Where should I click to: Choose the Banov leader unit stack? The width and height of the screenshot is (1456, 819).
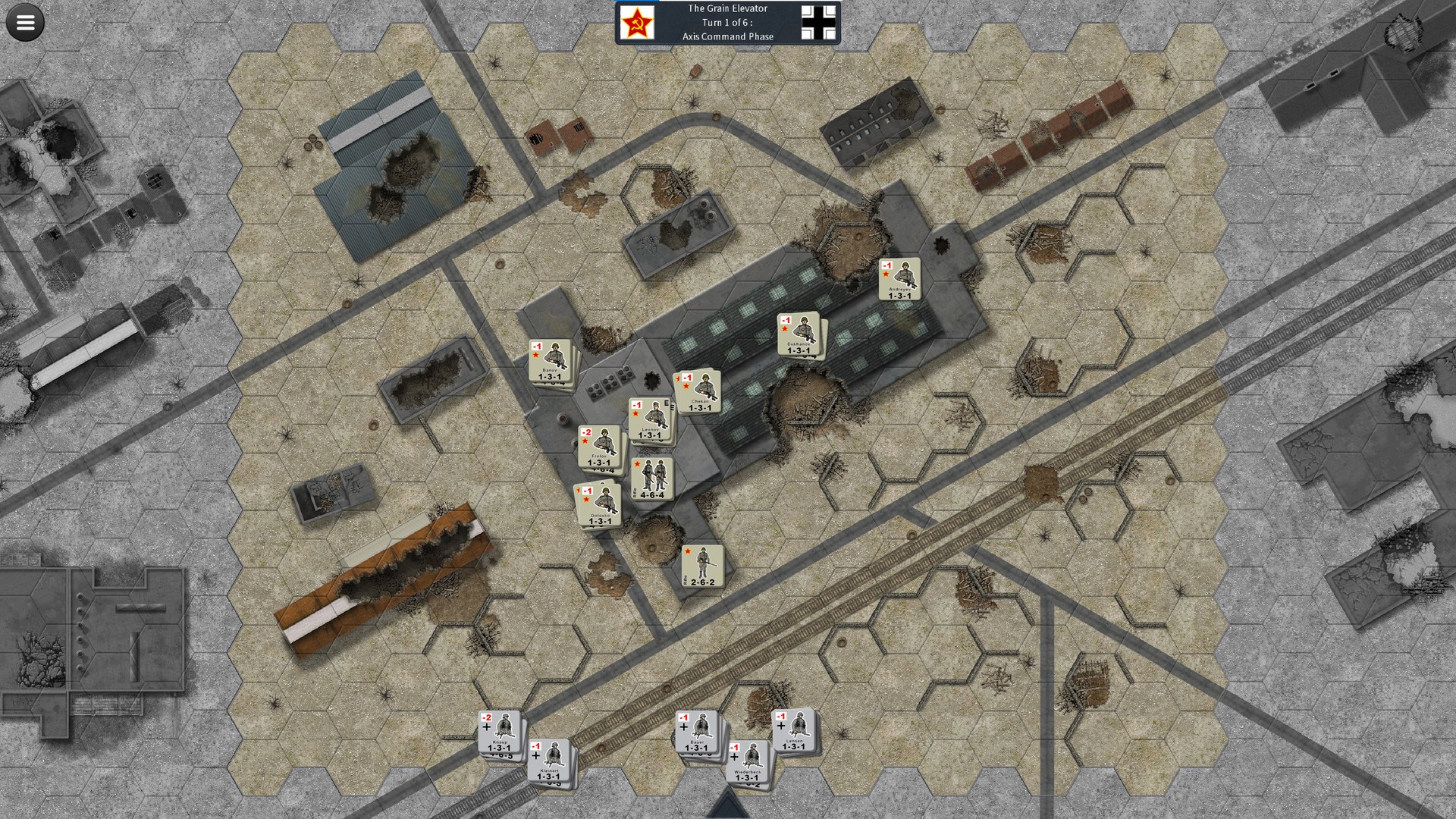(550, 361)
